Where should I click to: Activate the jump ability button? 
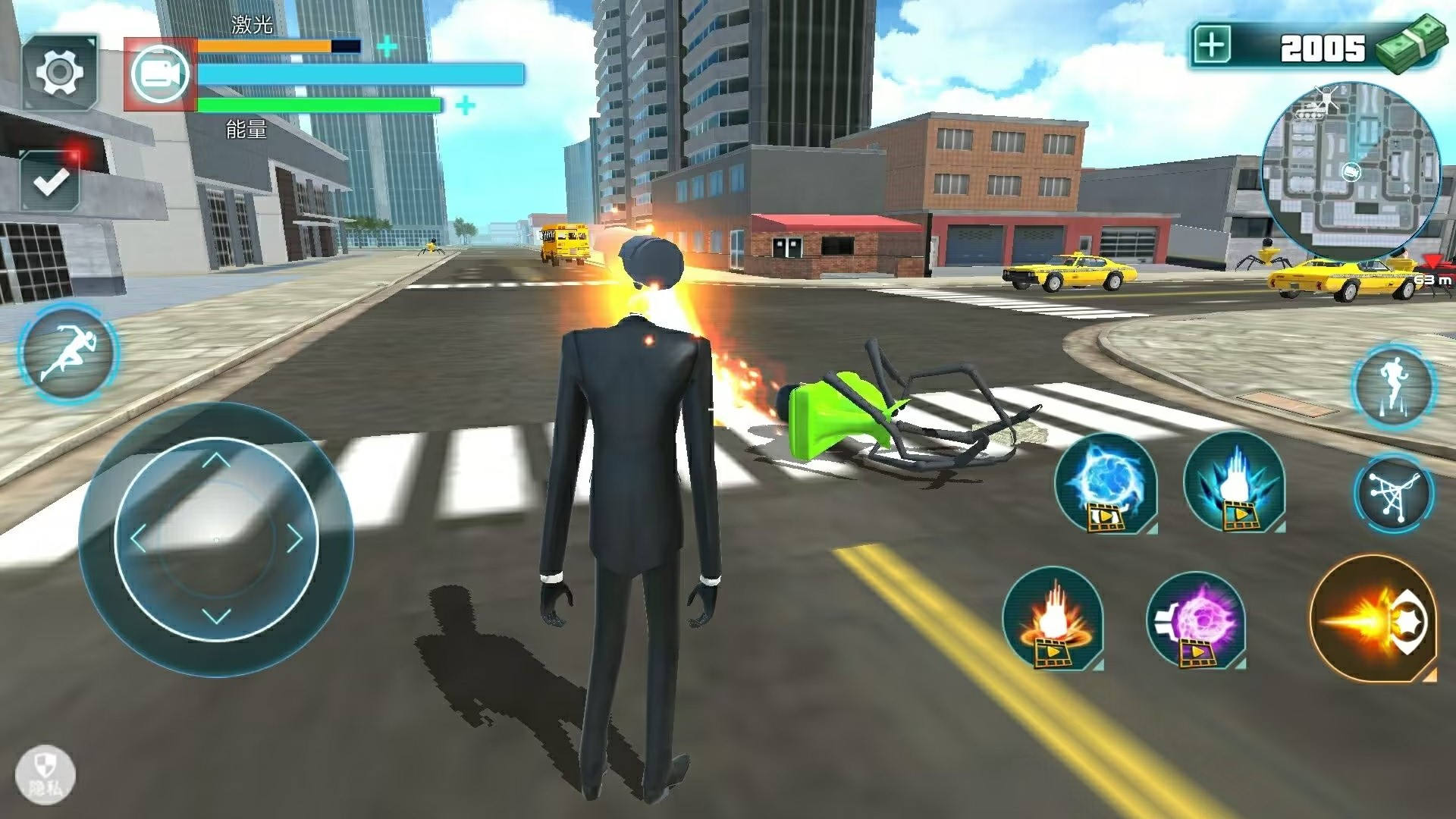pos(1392,386)
